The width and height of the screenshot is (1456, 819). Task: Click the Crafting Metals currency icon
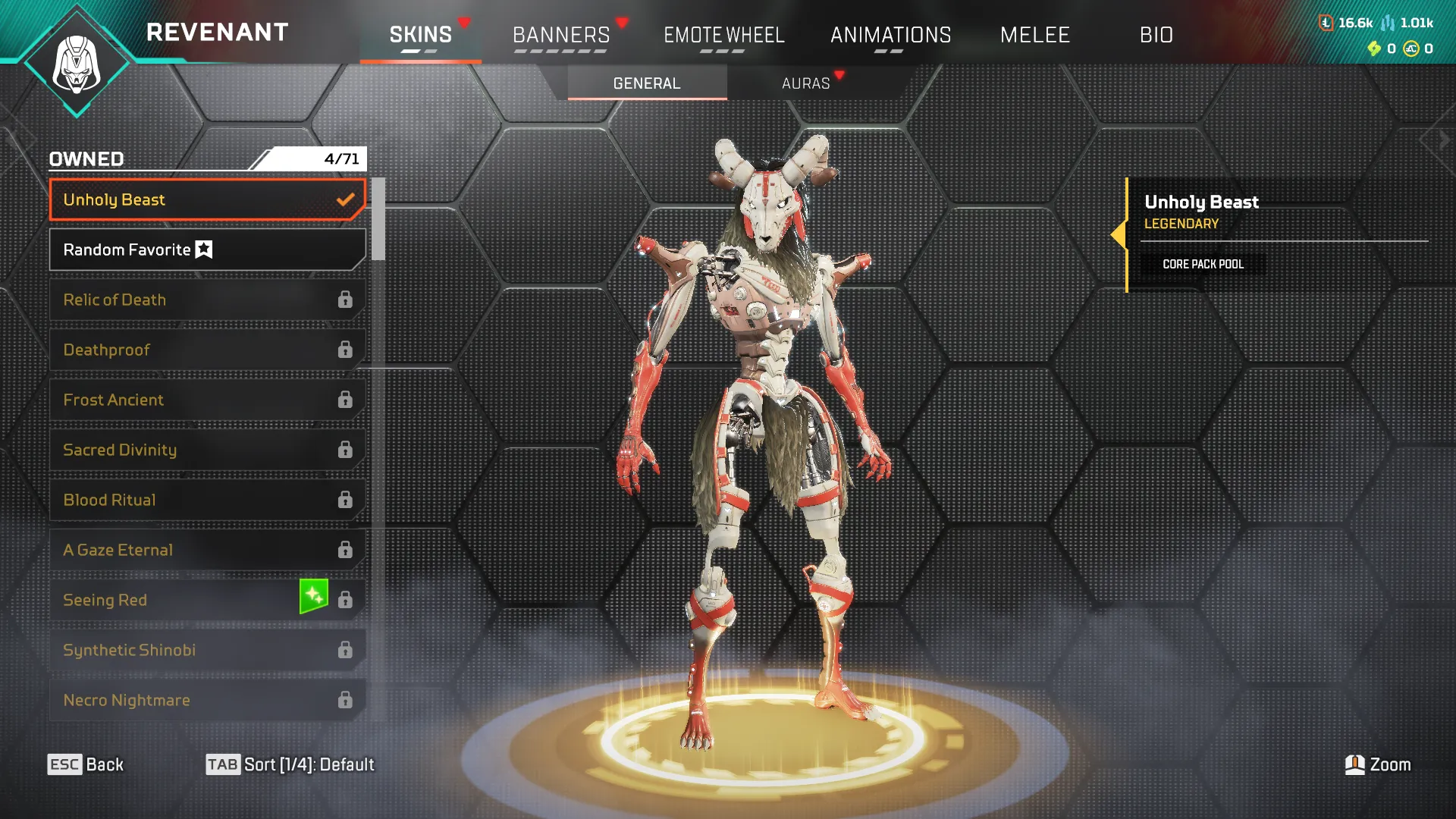pos(1388,23)
